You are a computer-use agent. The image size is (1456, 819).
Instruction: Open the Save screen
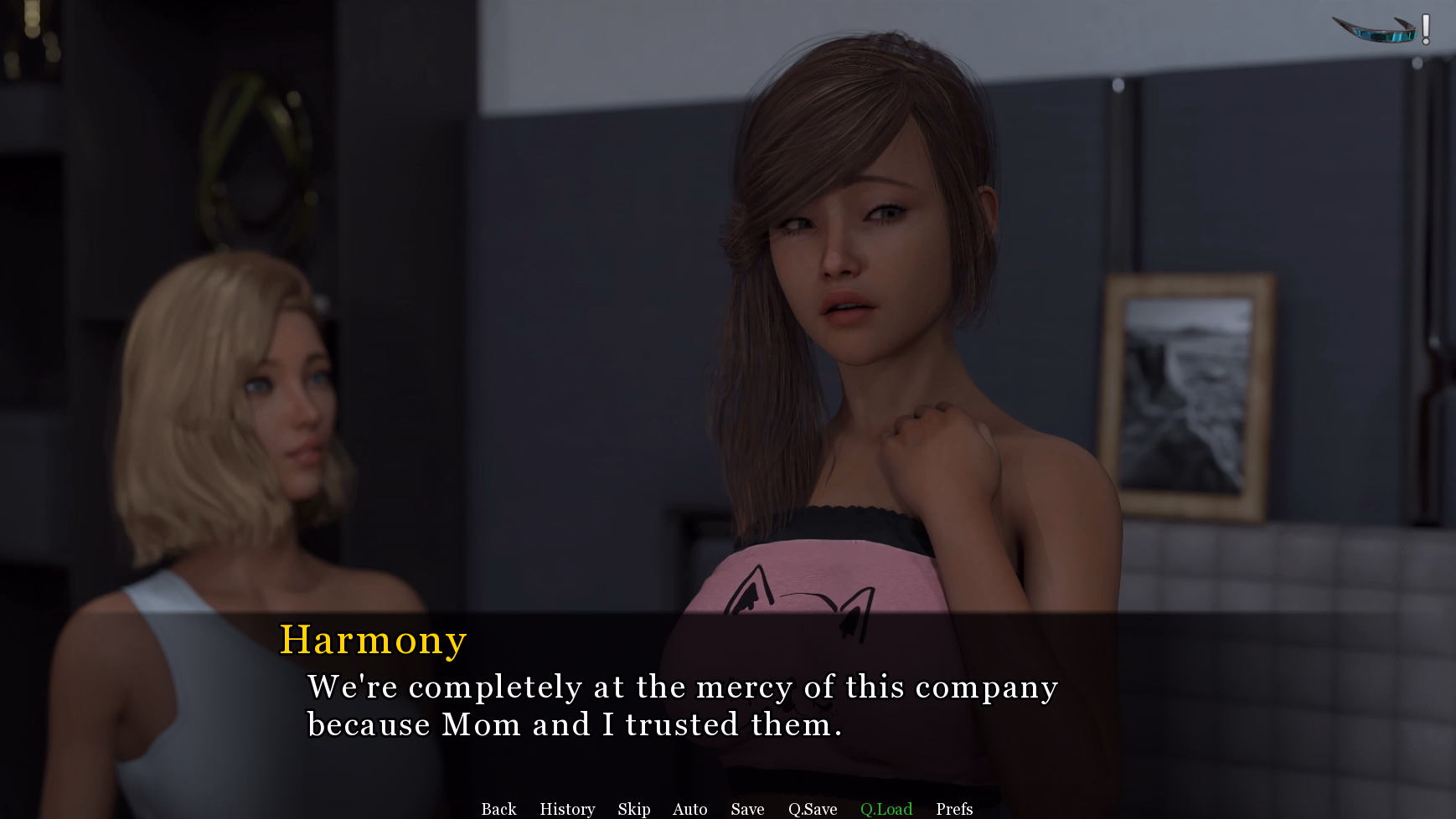(746, 809)
